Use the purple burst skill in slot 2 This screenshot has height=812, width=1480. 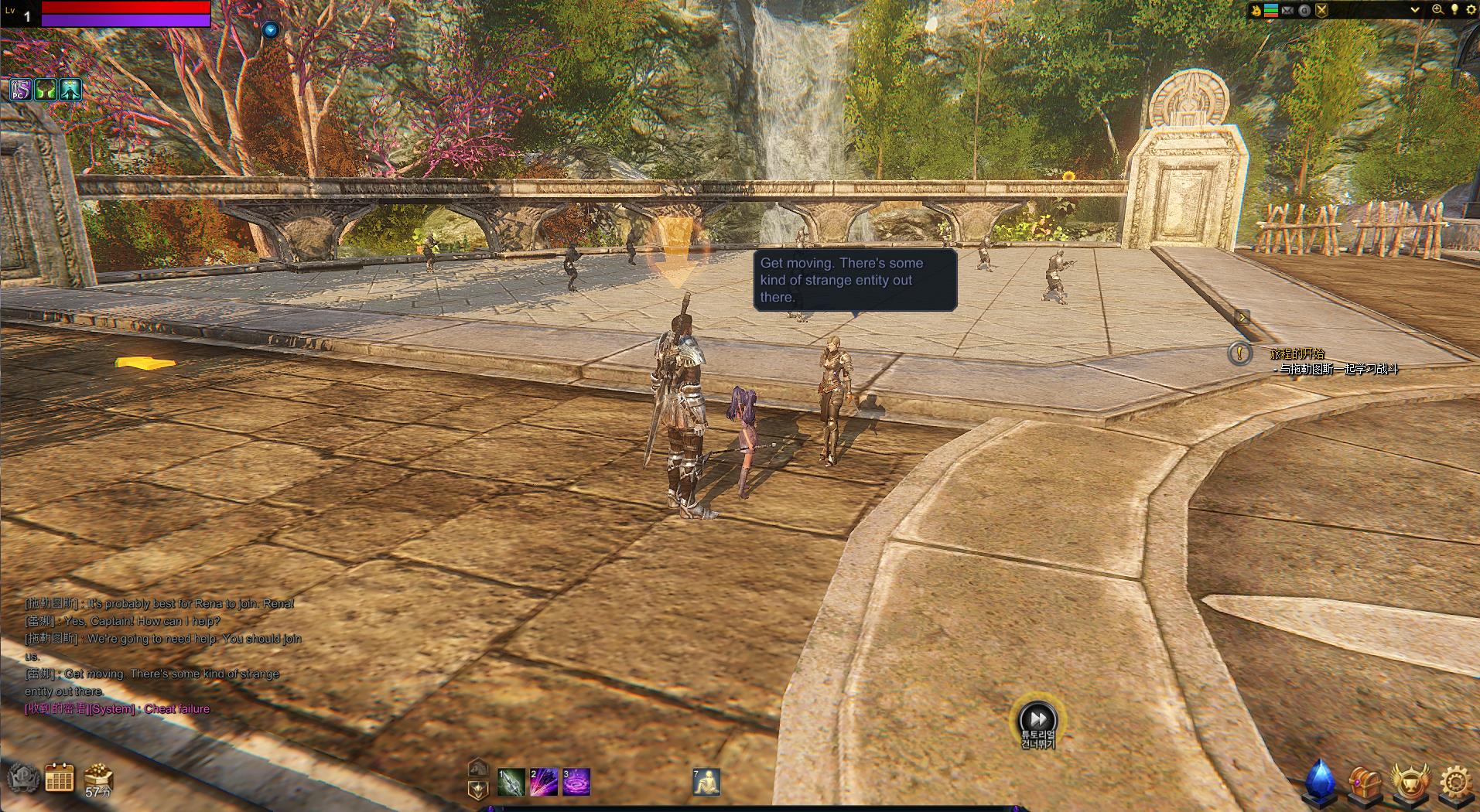543,782
